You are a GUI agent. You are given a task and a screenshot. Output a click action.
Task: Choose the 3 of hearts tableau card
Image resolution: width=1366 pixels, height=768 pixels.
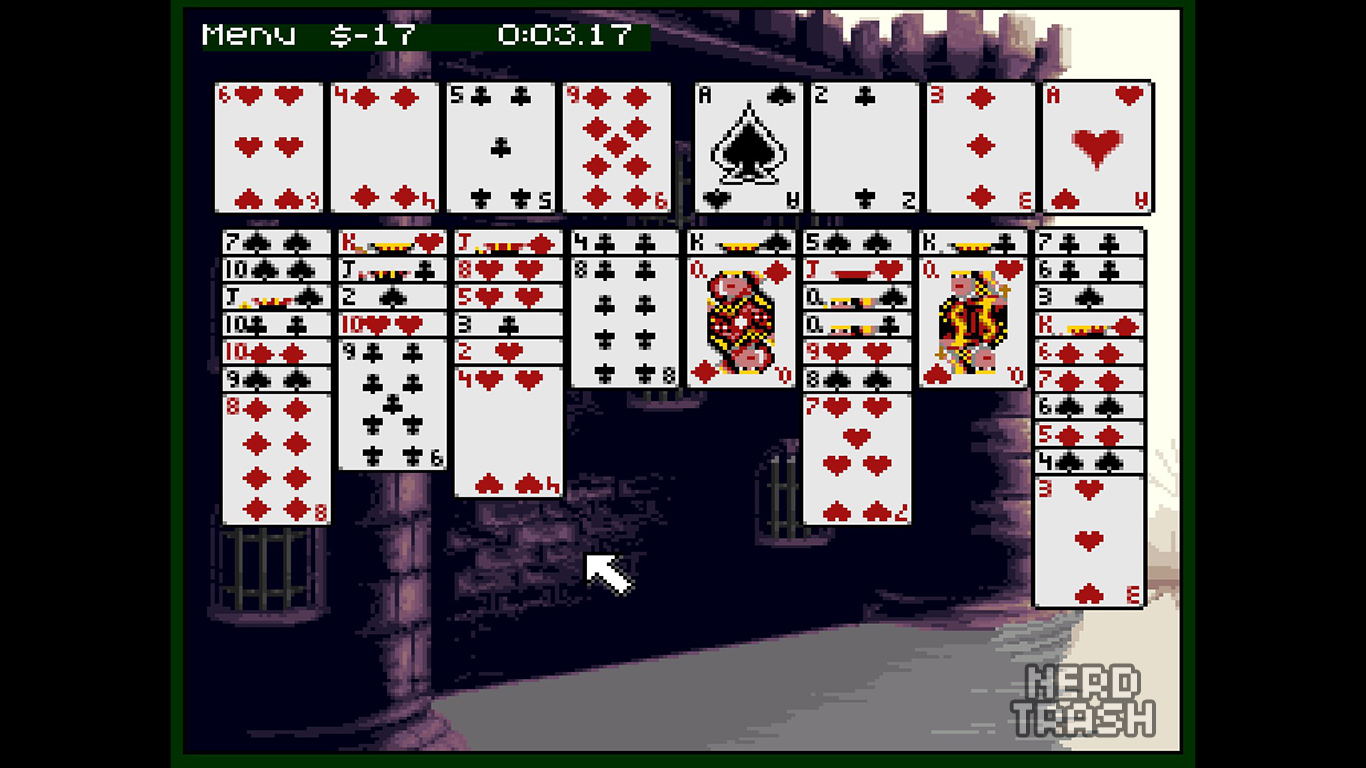pyautogui.click(x=1088, y=541)
